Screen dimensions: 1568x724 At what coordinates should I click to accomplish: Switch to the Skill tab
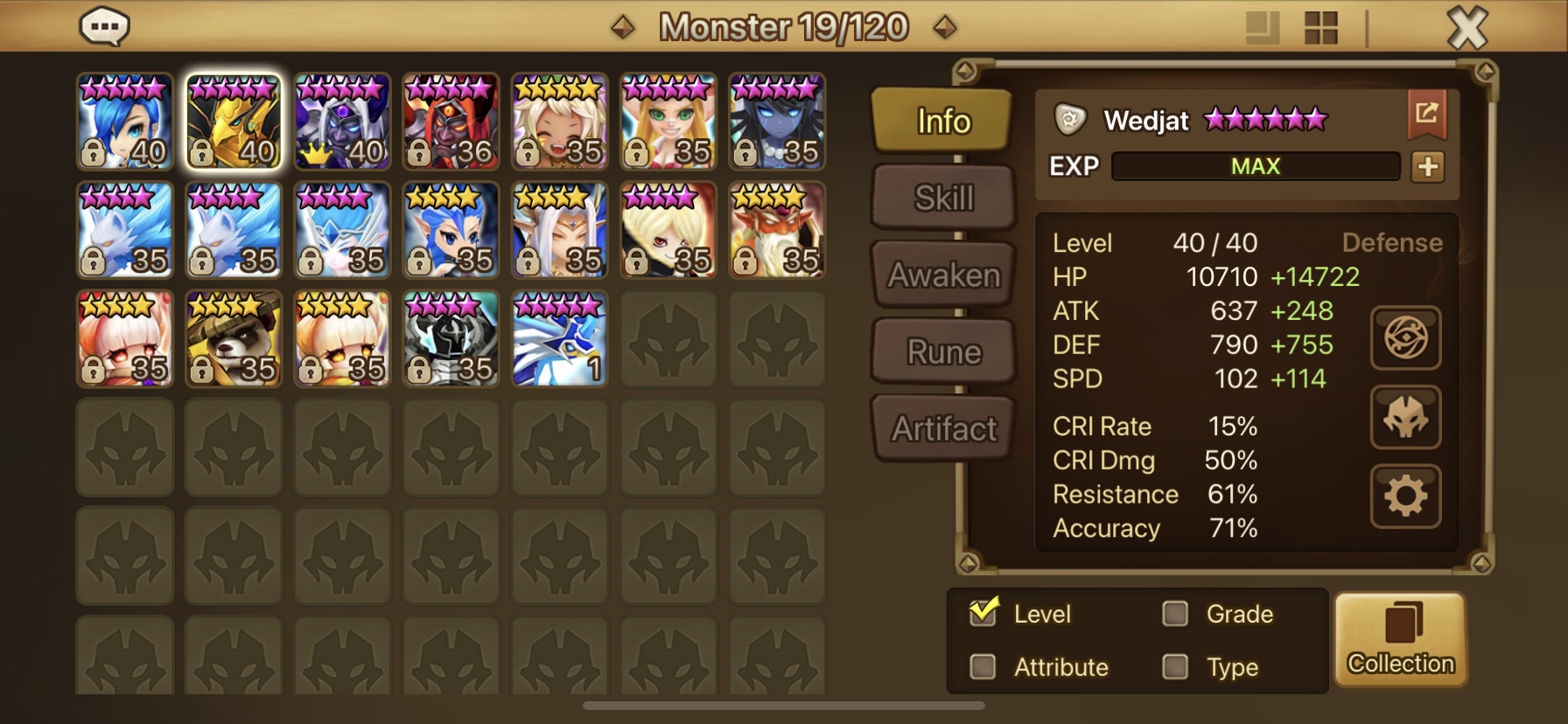click(x=942, y=198)
